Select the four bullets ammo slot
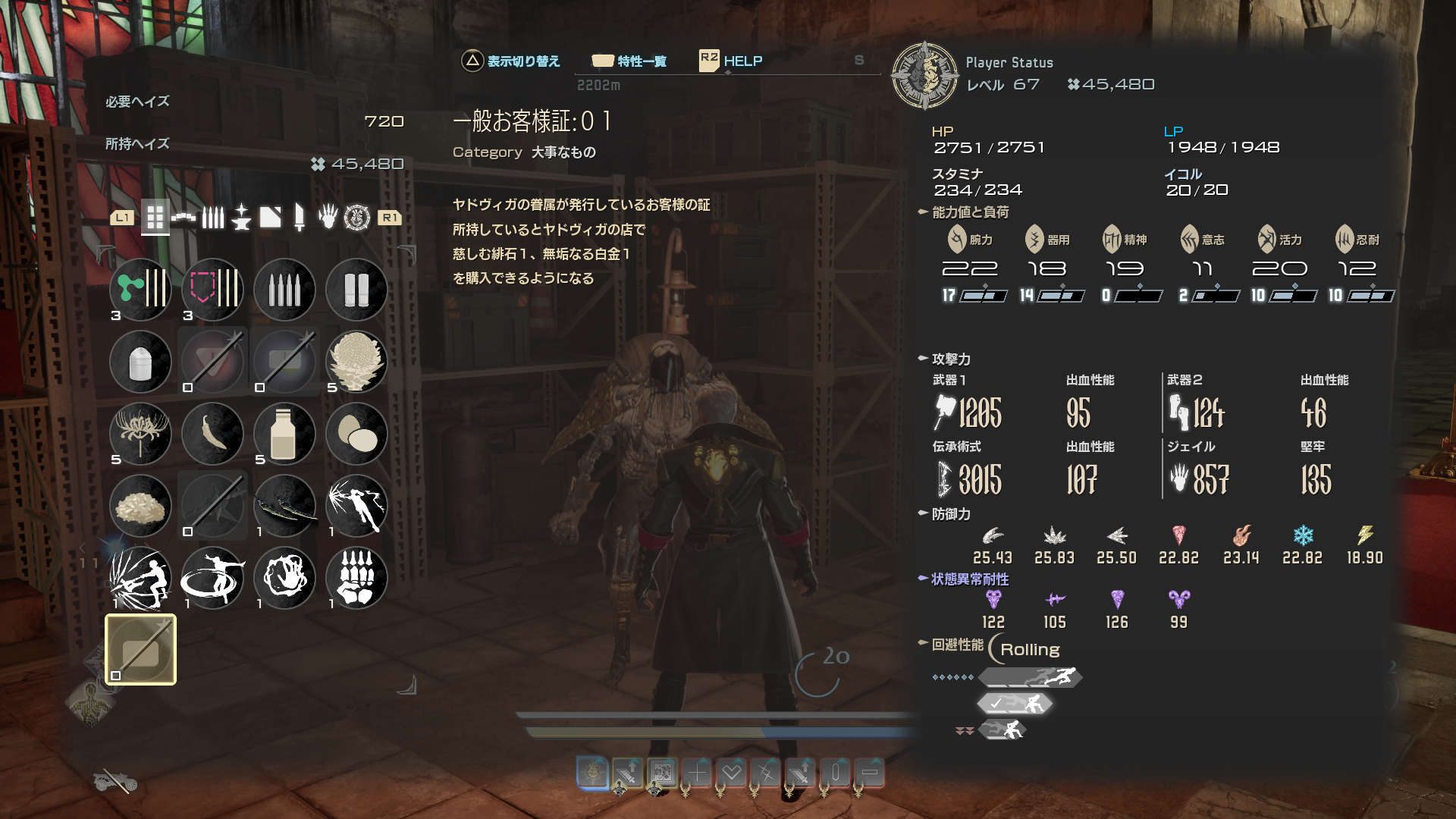Image resolution: width=1456 pixels, height=819 pixels. [x=285, y=290]
